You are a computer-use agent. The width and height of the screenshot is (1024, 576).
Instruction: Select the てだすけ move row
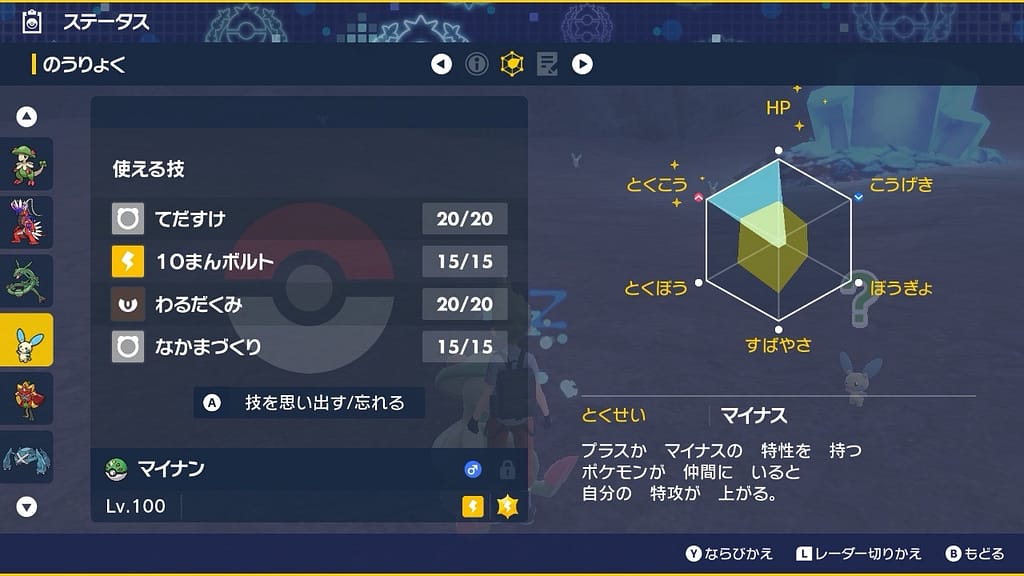(309, 218)
